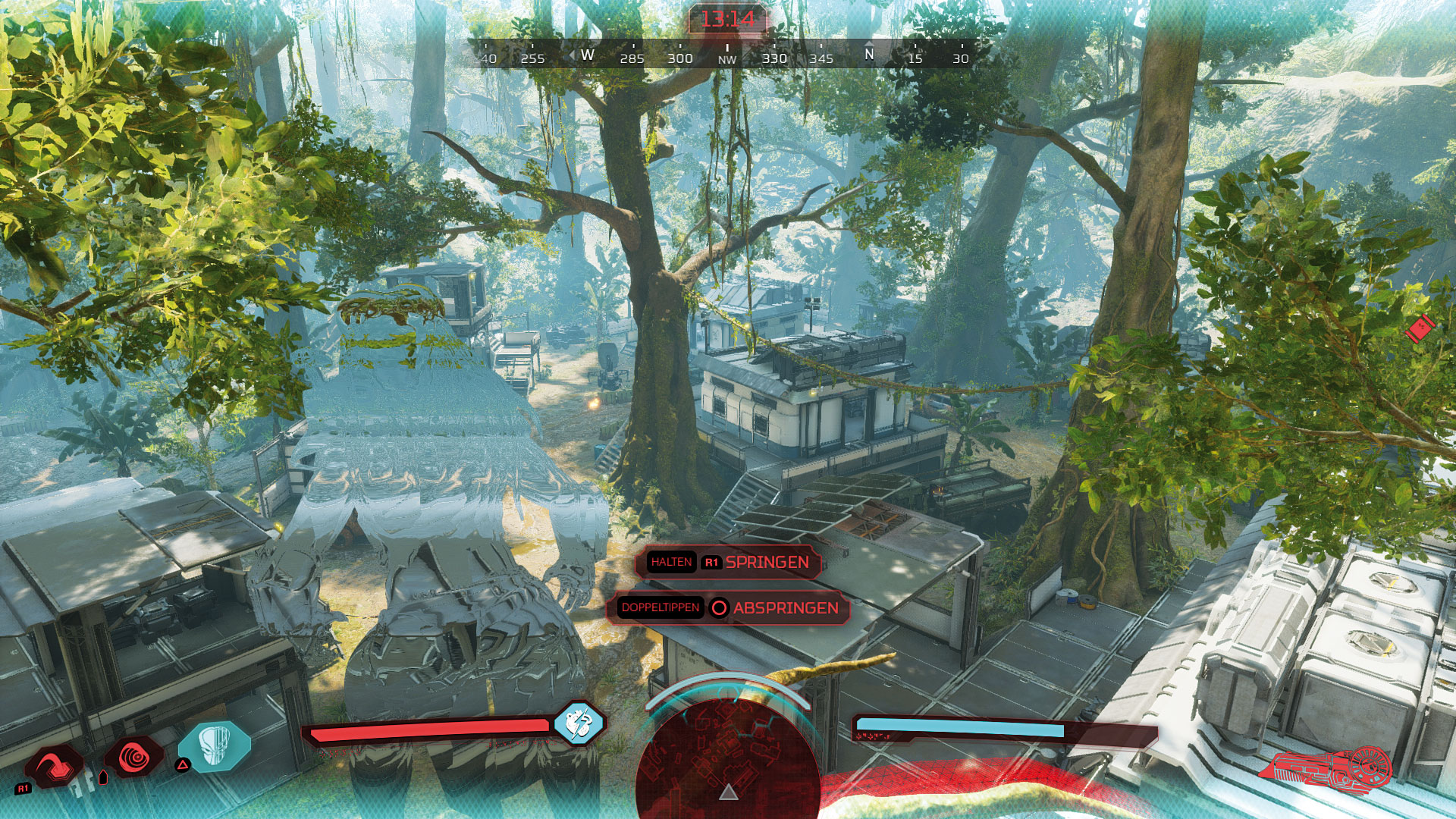Activate the red leap ability icon
The image size is (1456, 819).
55,764
